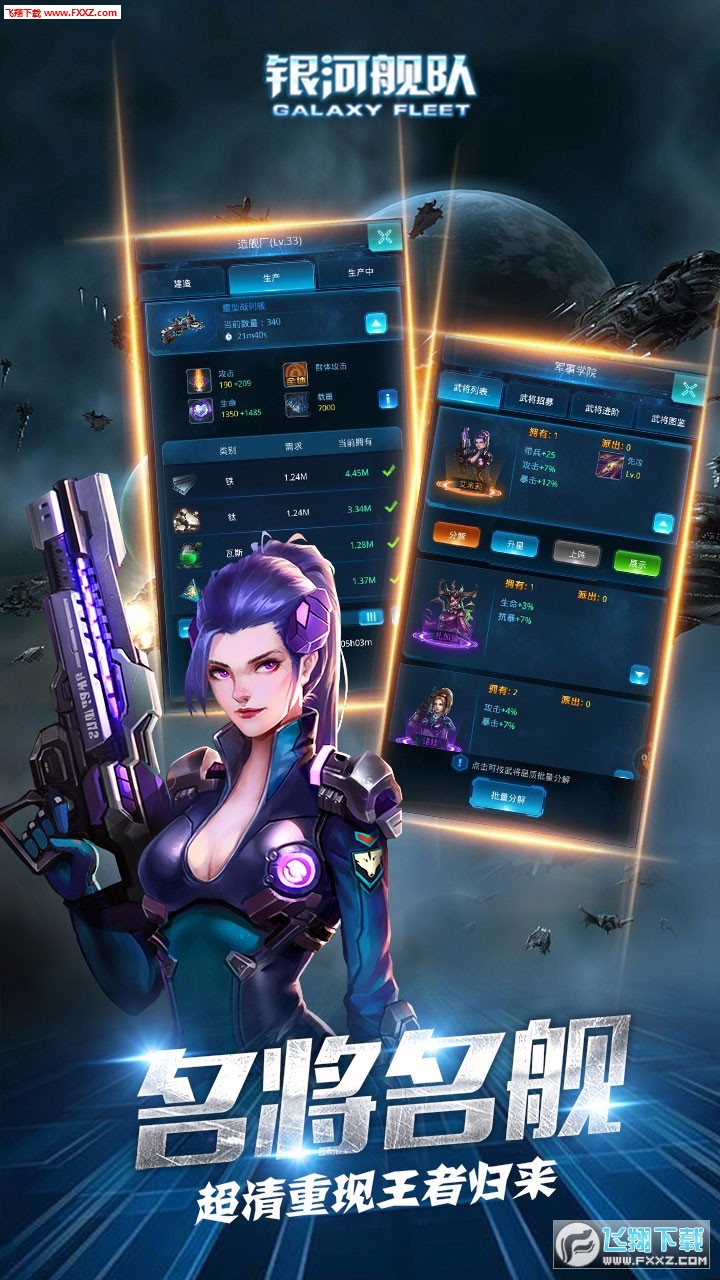
Task: Choose the 批量分解 batch dismantle button
Action: coord(508,799)
